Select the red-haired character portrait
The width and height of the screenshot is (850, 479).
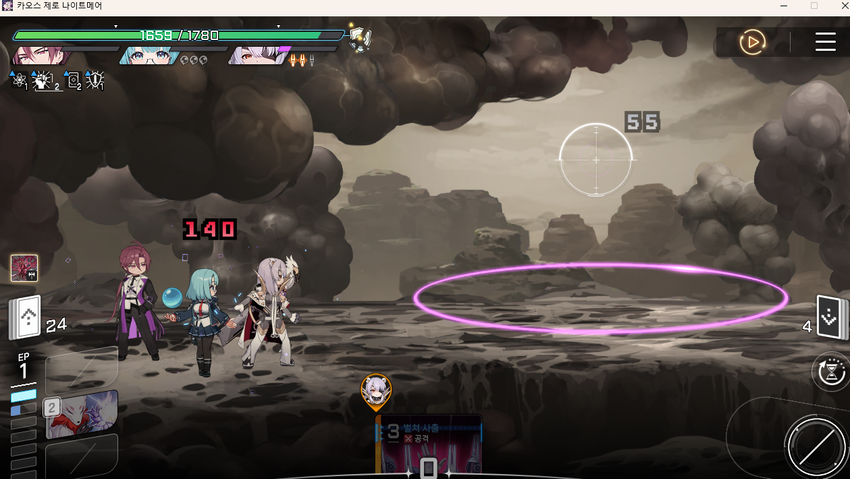pyautogui.click(x=40, y=54)
